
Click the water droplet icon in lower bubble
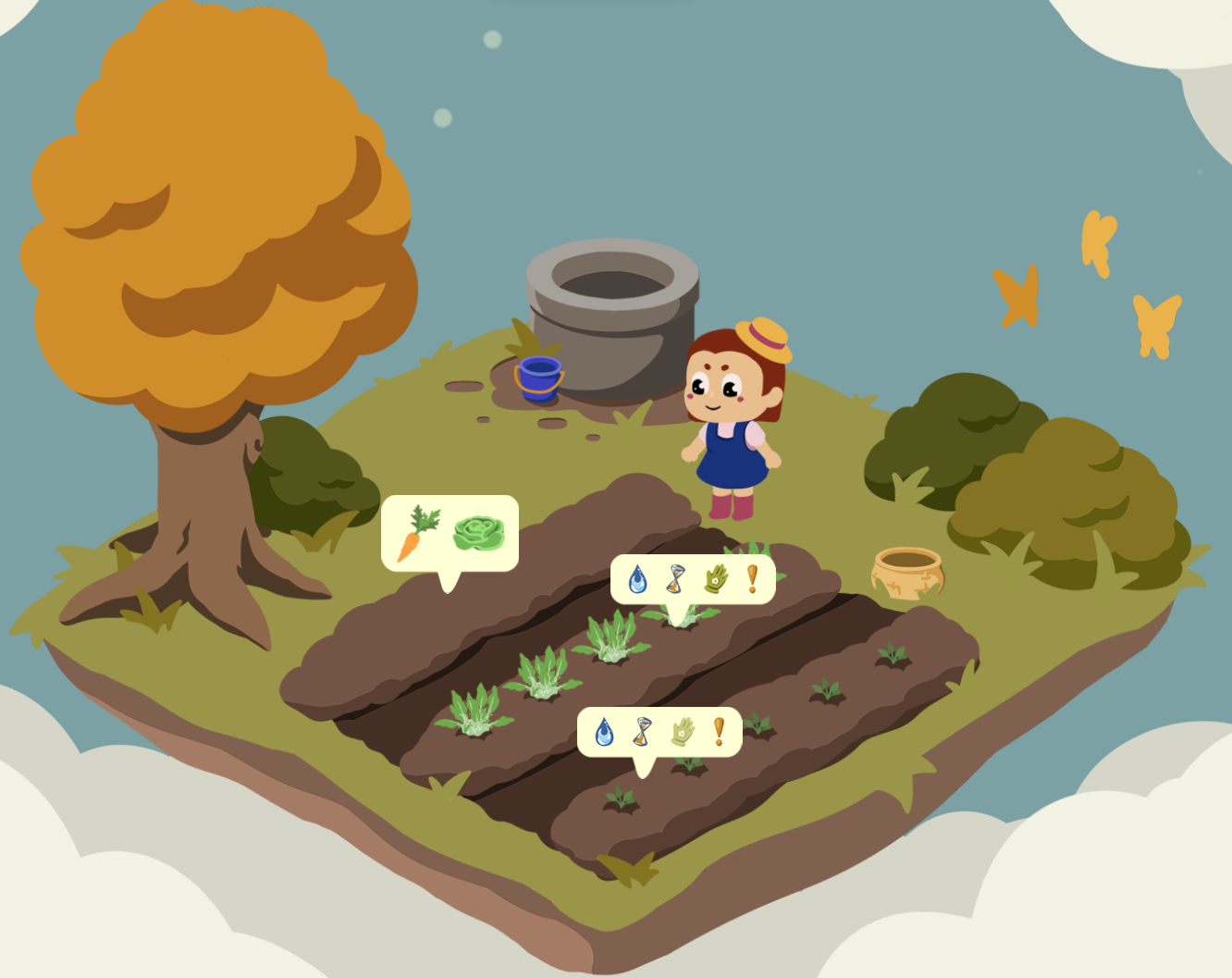tap(602, 731)
